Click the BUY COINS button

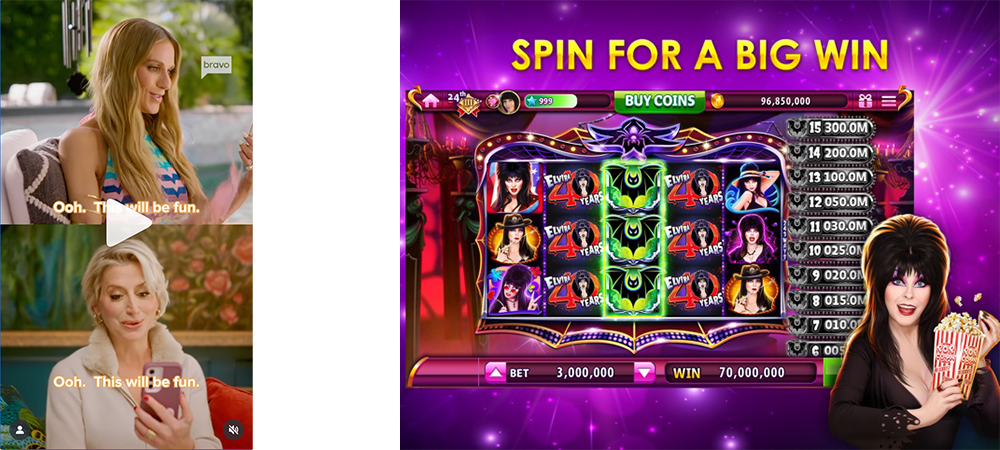(659, 100)
